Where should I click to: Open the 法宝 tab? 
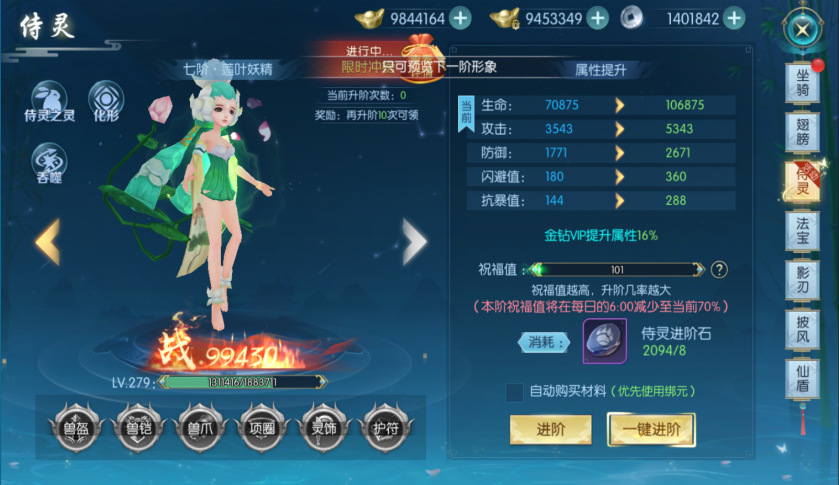(801, 231)
